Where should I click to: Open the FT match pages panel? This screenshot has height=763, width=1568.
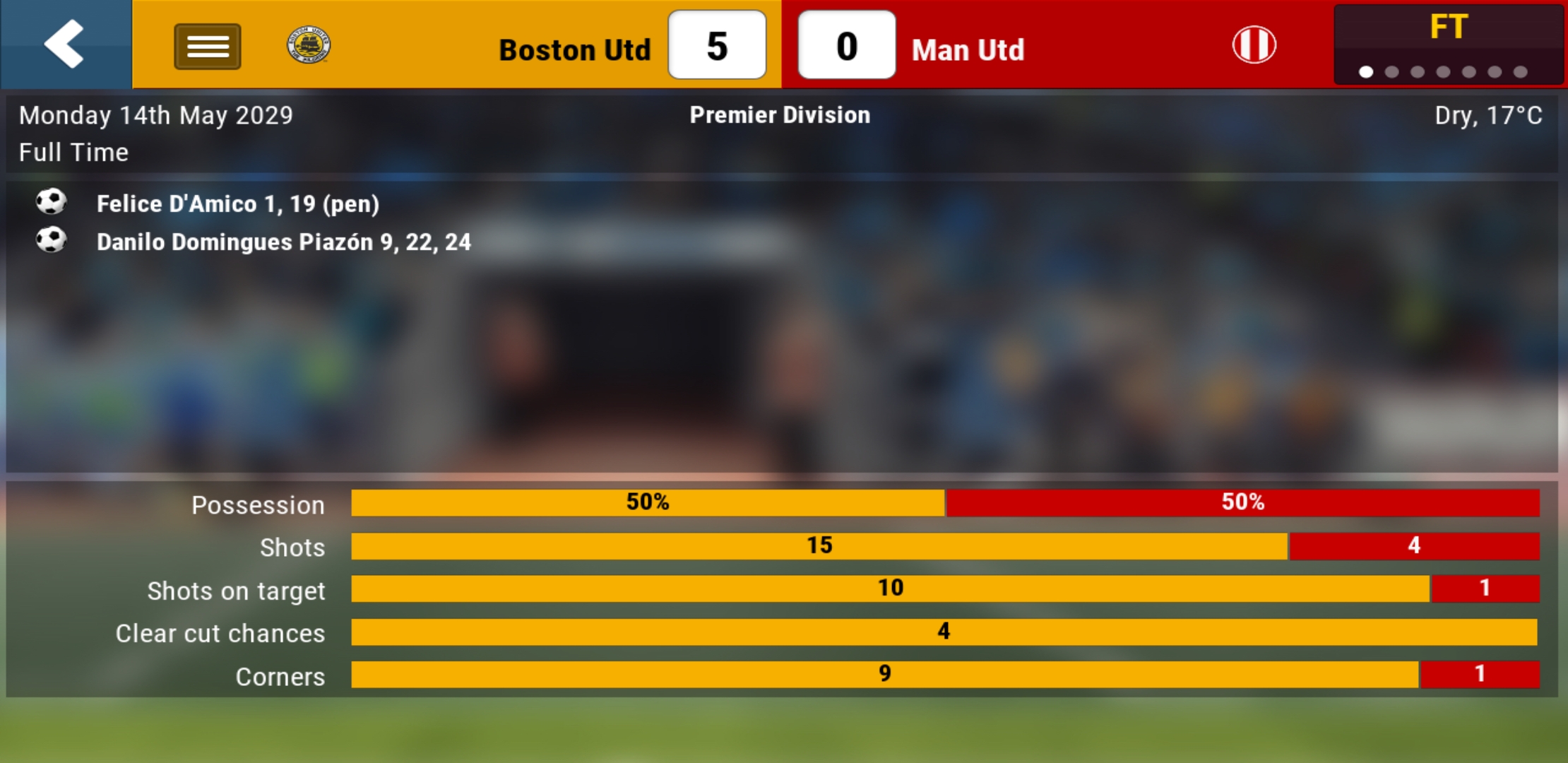[1448, 44]
